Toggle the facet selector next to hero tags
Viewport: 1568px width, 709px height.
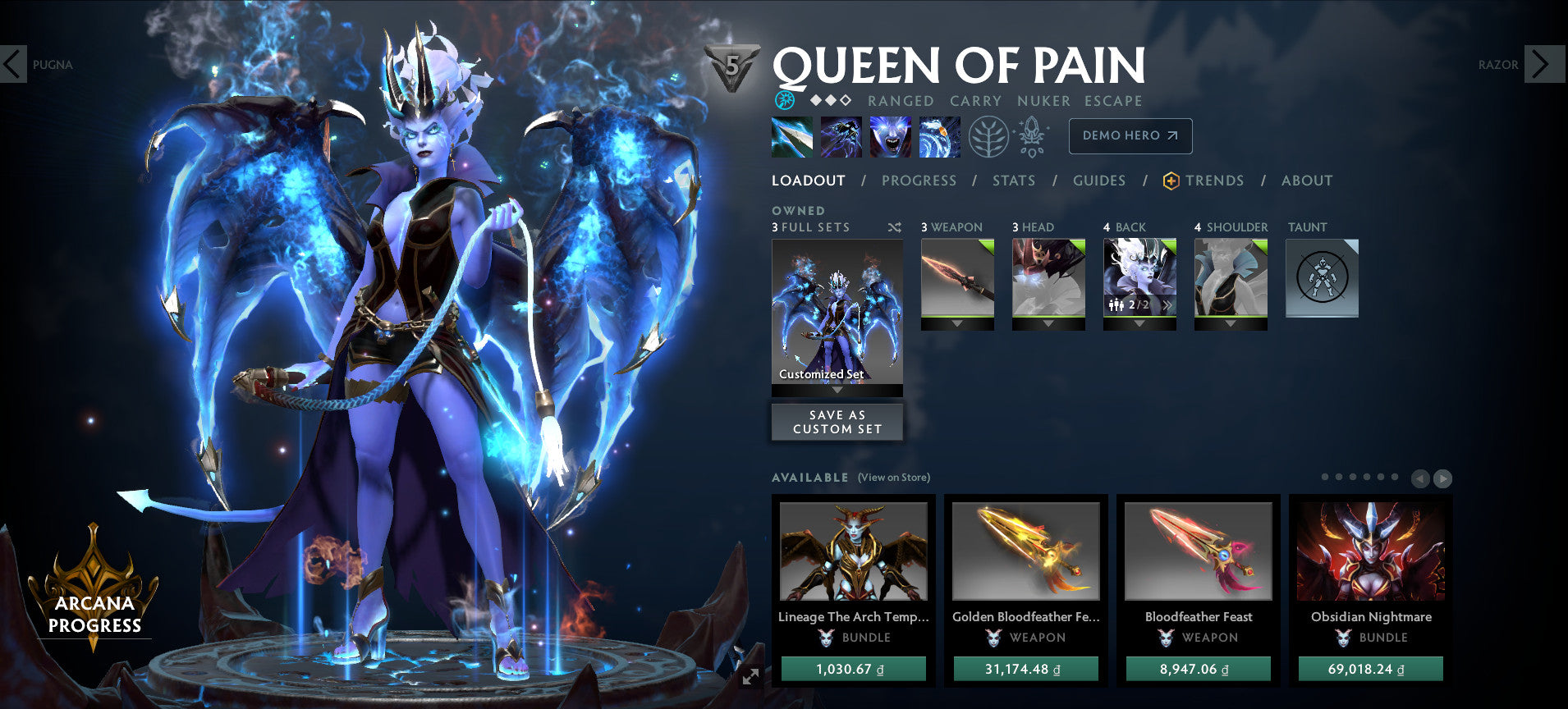click(x=786, y=100)
